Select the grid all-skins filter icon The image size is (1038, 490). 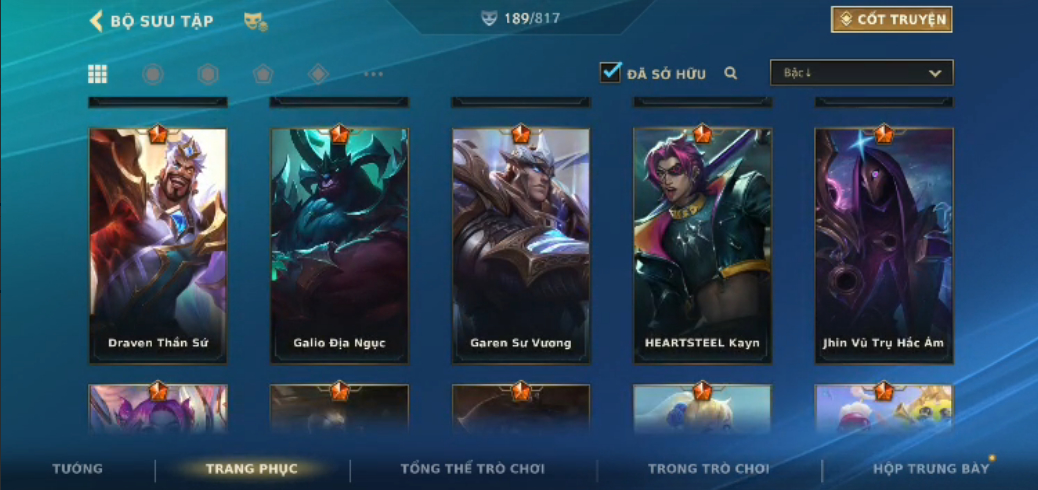coord(98,74)
